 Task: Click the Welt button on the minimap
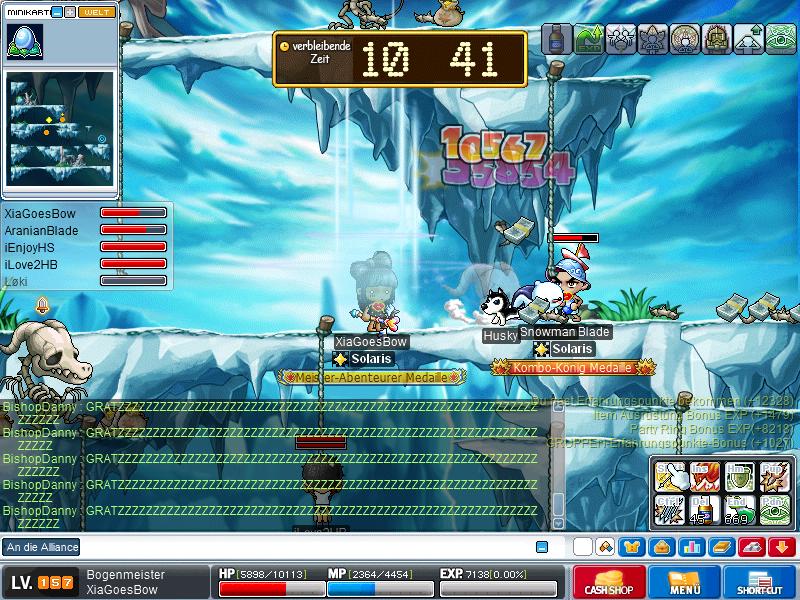98,12
